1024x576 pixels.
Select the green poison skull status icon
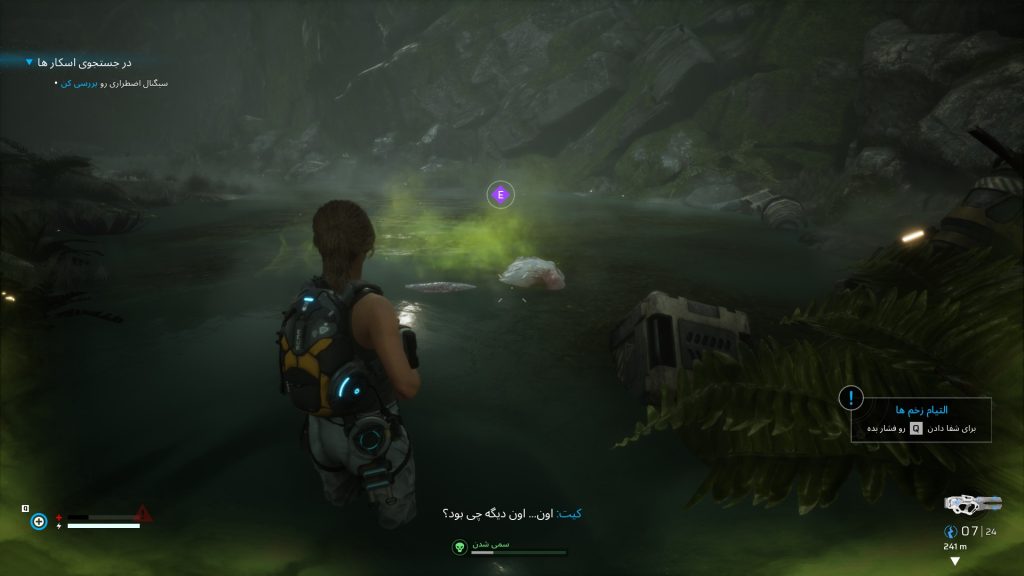459,547
